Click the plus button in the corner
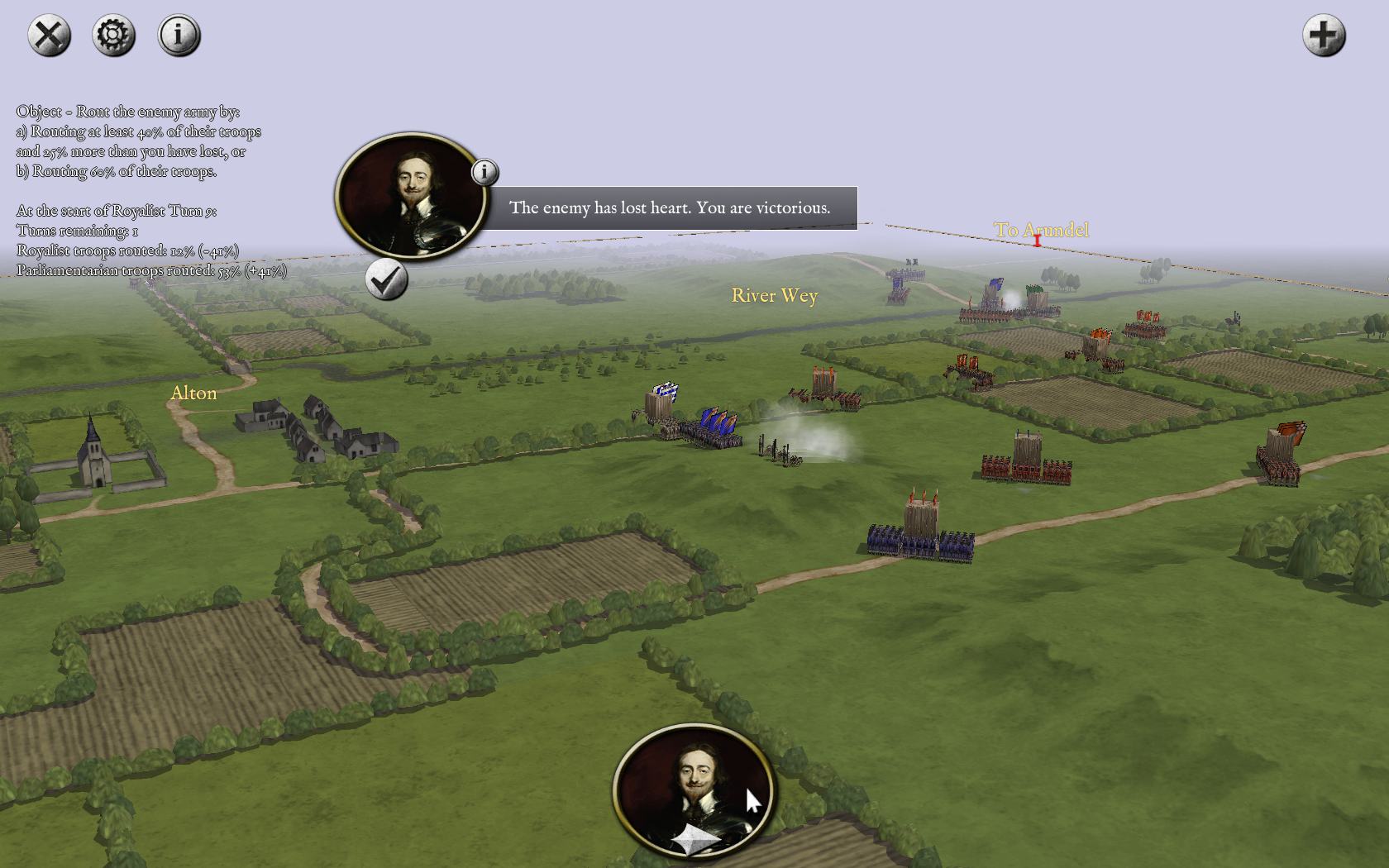Viewport: 1389px width, 868px height. point(1324,36)
